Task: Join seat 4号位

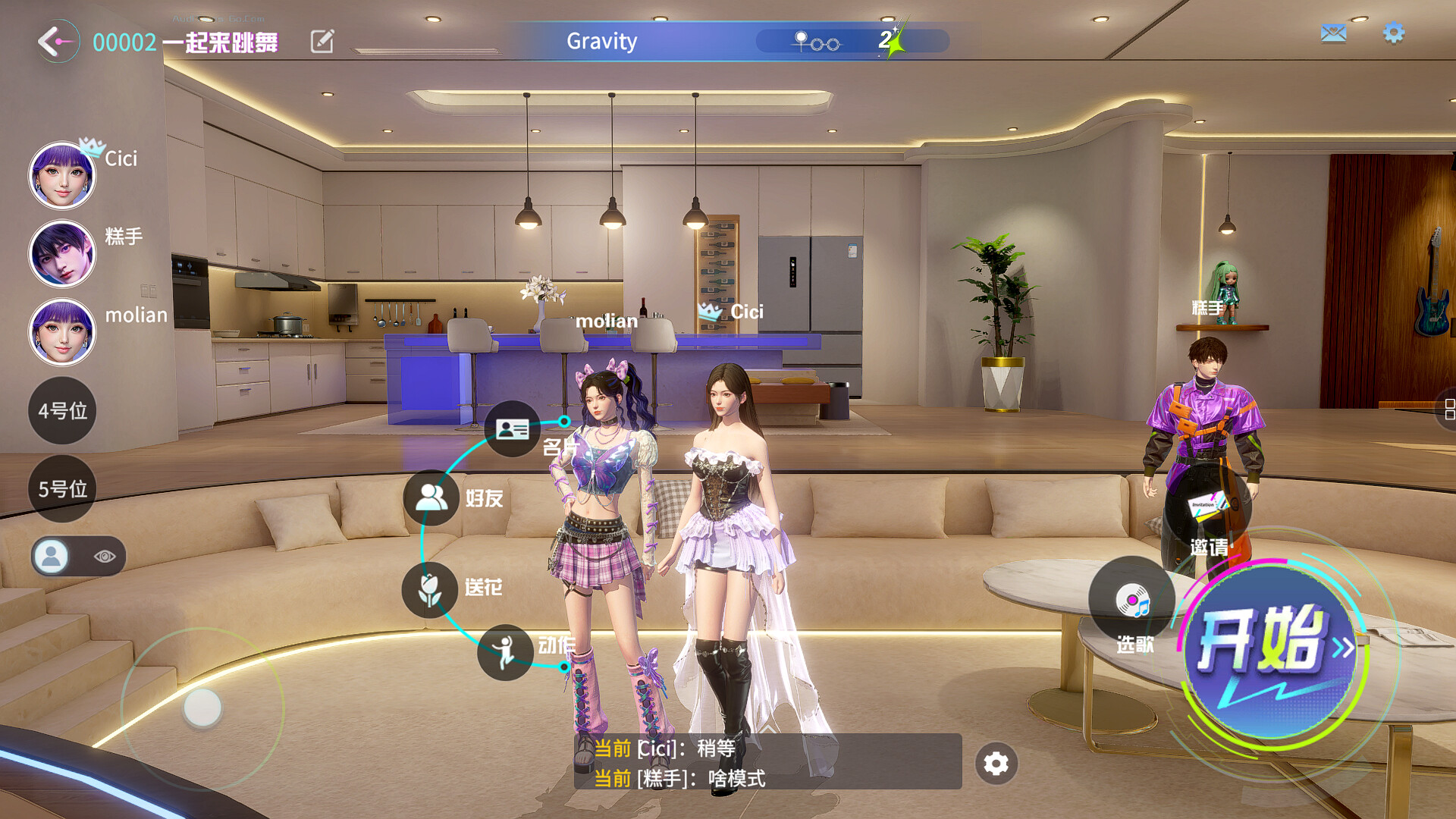Action: pyautogui.click(x=61, y=410)
